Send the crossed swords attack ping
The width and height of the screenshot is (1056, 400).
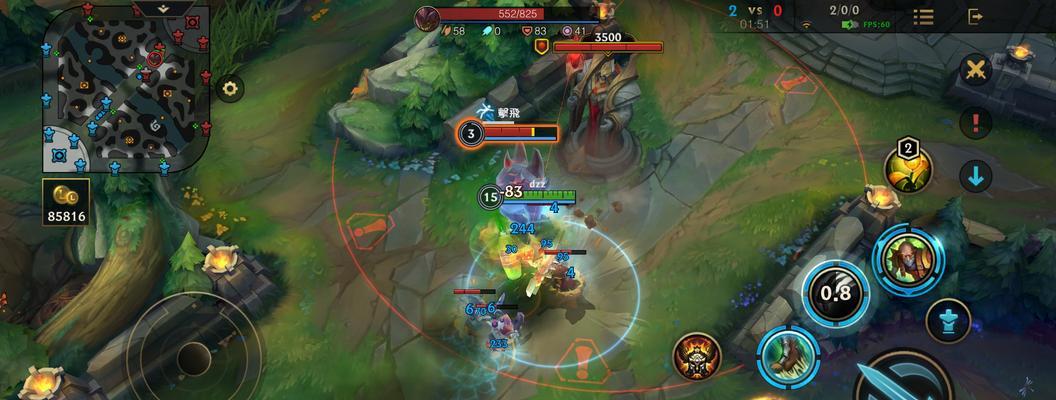click(x=975, y=69)
